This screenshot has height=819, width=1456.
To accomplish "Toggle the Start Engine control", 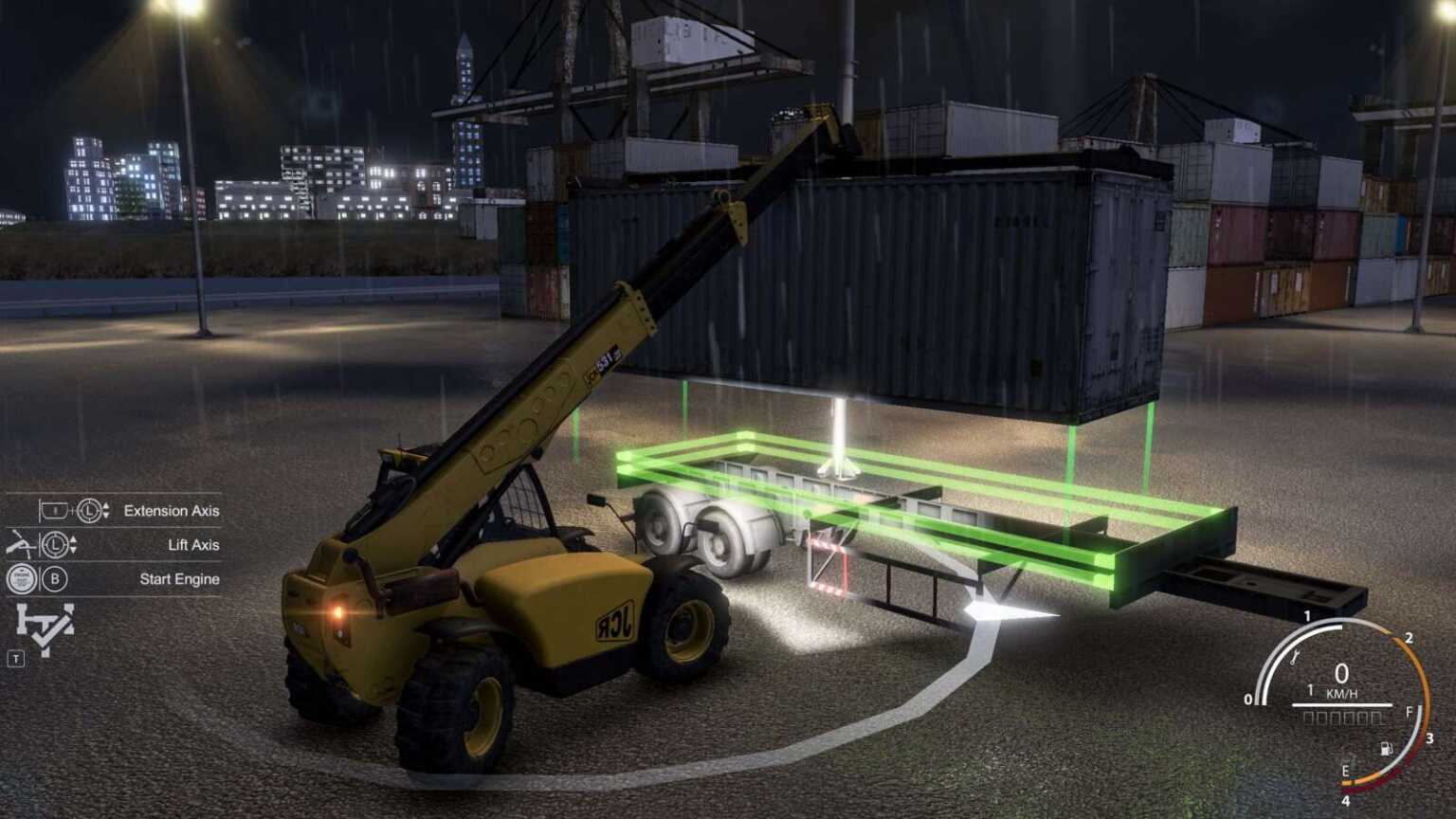I will pyautogui.click(x=22, y=578).
